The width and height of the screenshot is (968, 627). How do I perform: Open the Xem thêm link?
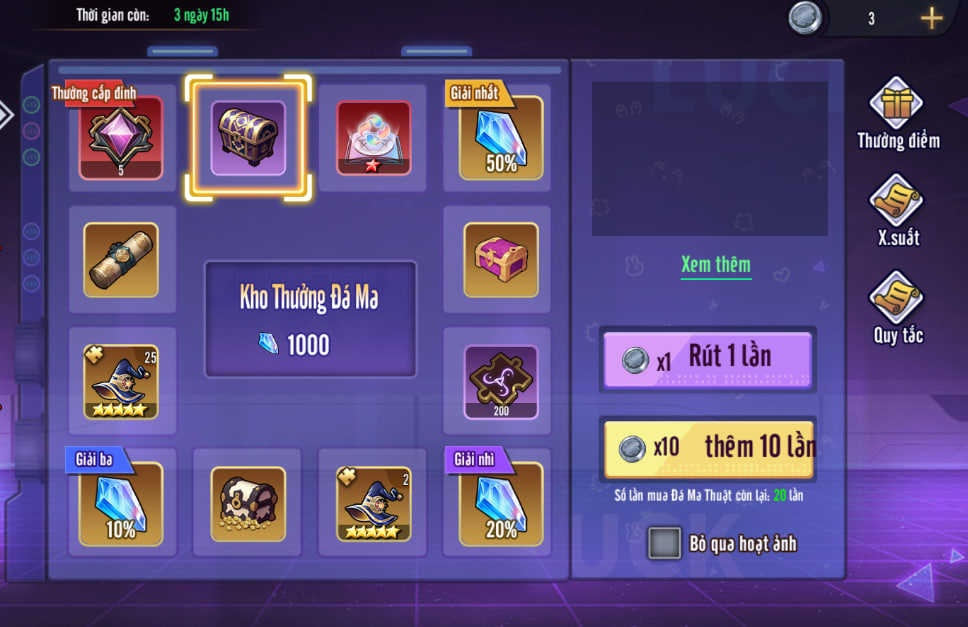point(715,264)
